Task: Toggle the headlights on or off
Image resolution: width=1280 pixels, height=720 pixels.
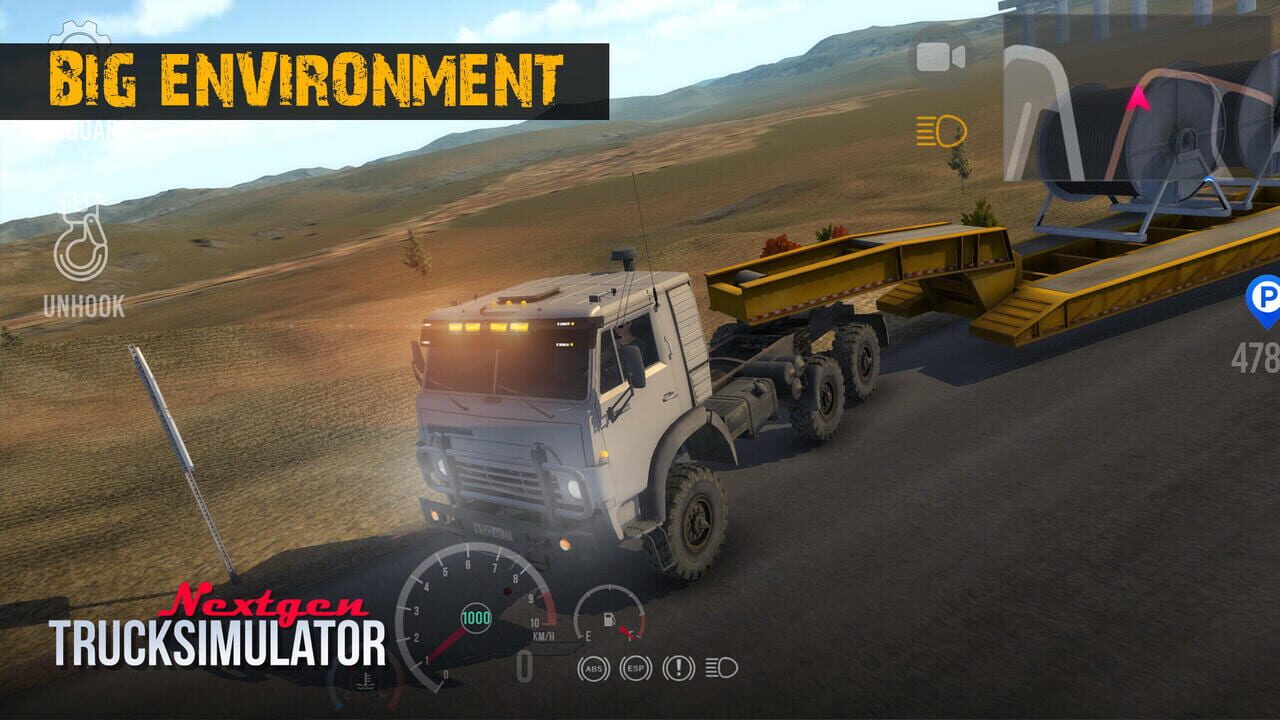Action: 938,130
